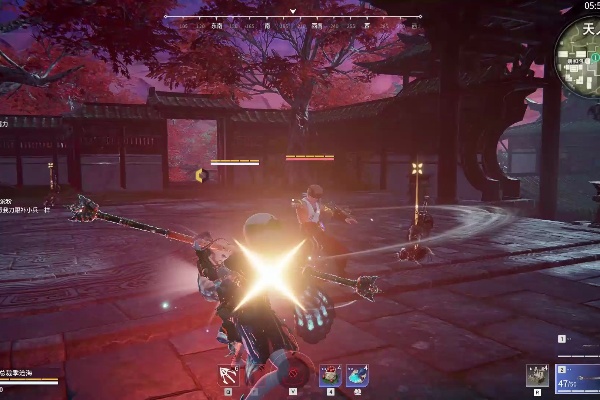Select the weapon slot icon beside durability

coord(538,374)
